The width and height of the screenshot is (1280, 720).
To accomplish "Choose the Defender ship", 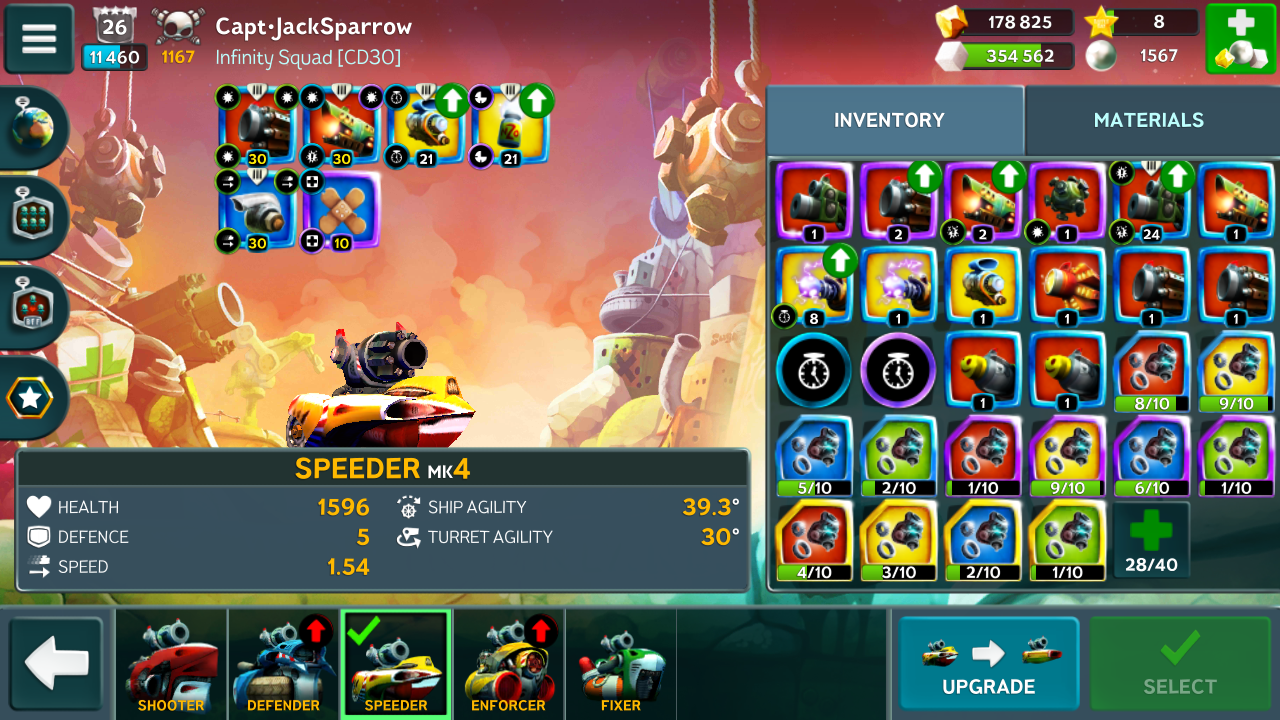I will (x=283, y=664).
